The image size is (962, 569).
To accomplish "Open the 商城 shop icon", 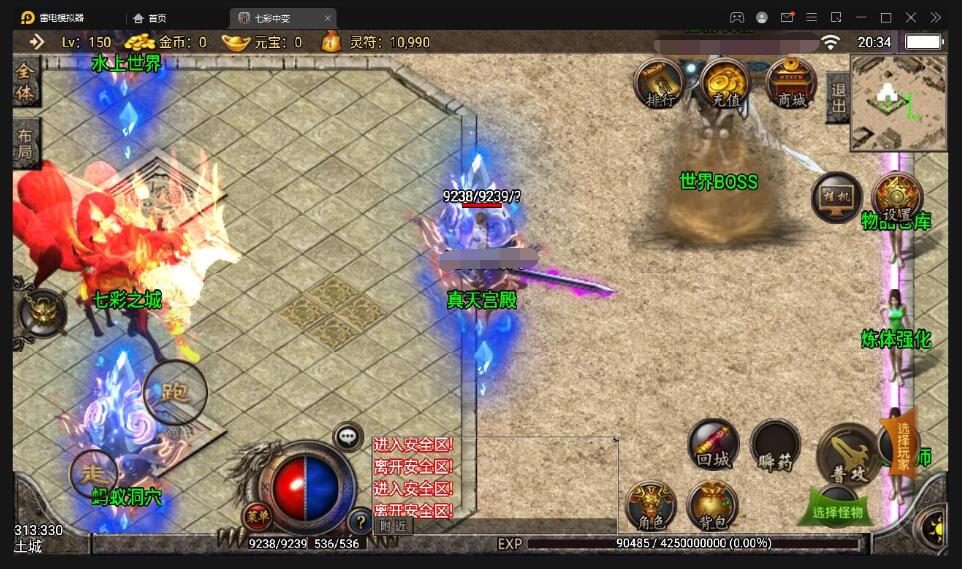I will tap(791, 84).
